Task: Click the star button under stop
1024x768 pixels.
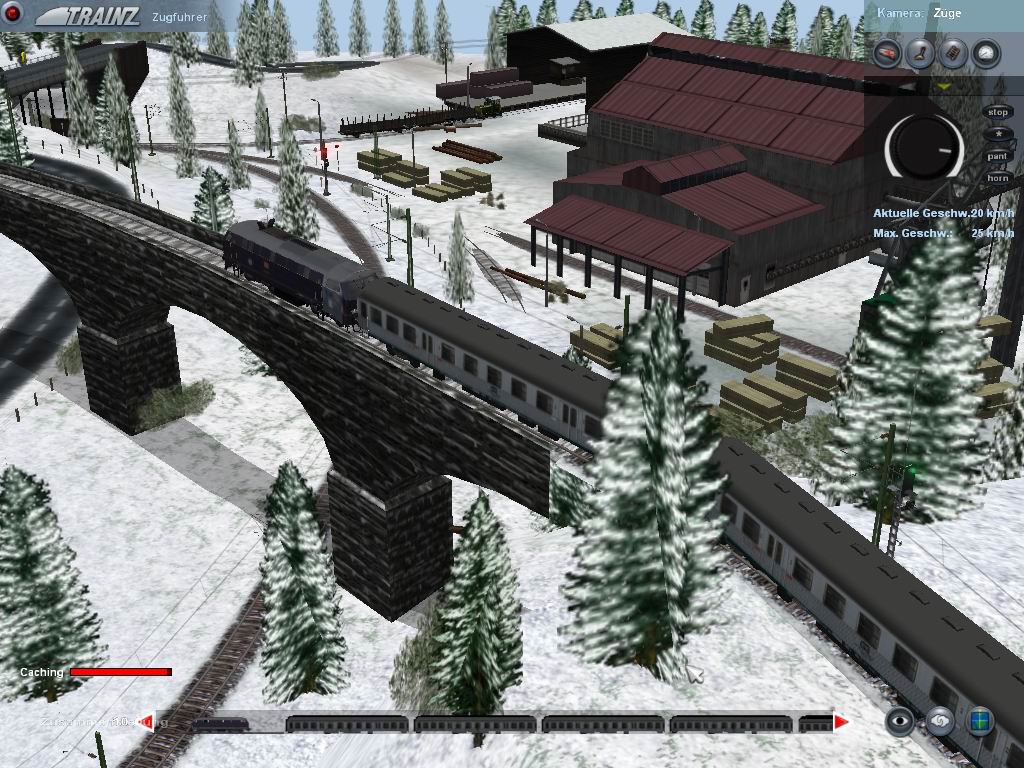Action: [997, 134]
